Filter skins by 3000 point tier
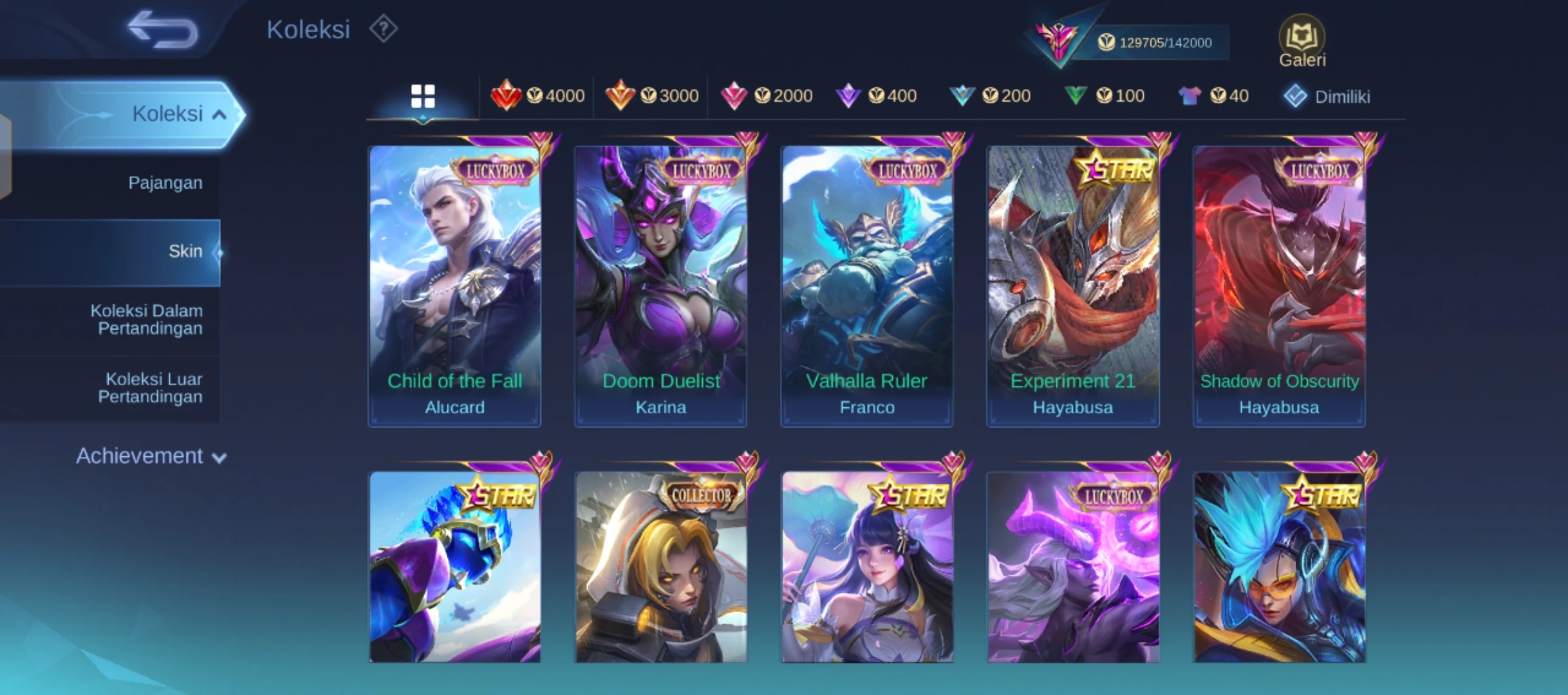The height and width of the screenshot is (695, 1568). pos(651,97)
